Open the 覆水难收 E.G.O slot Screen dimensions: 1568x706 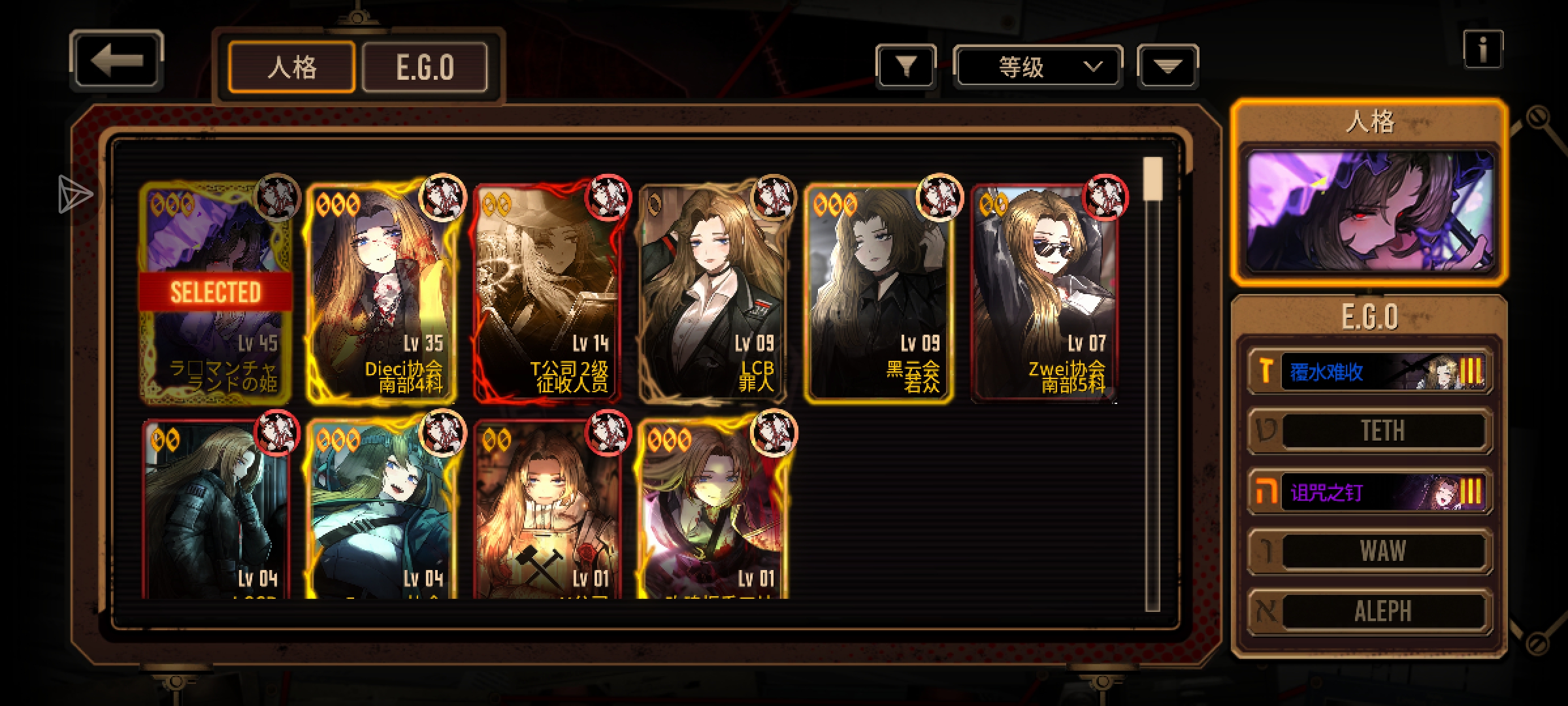(1370, 371)
